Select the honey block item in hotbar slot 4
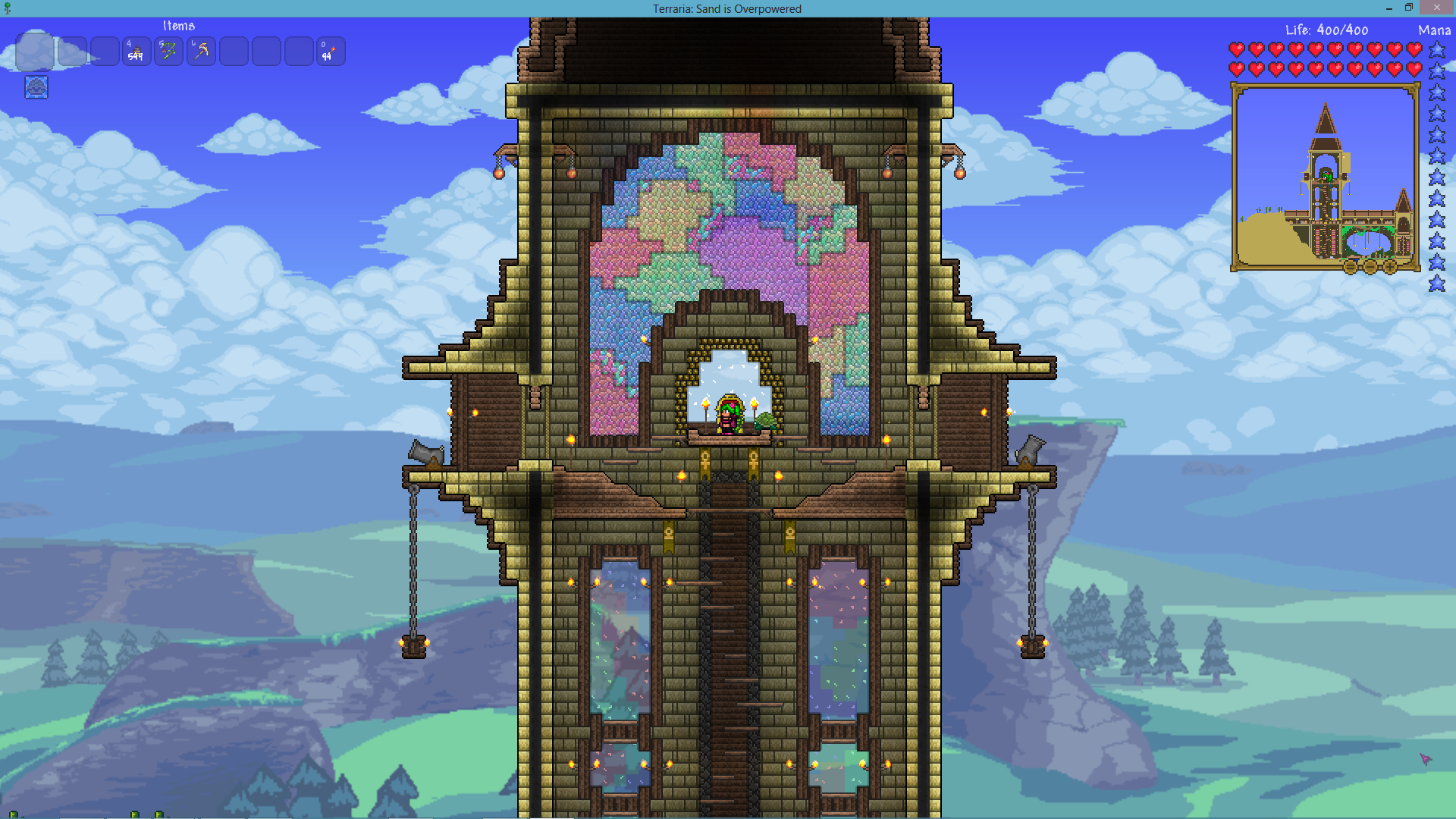 136,51
